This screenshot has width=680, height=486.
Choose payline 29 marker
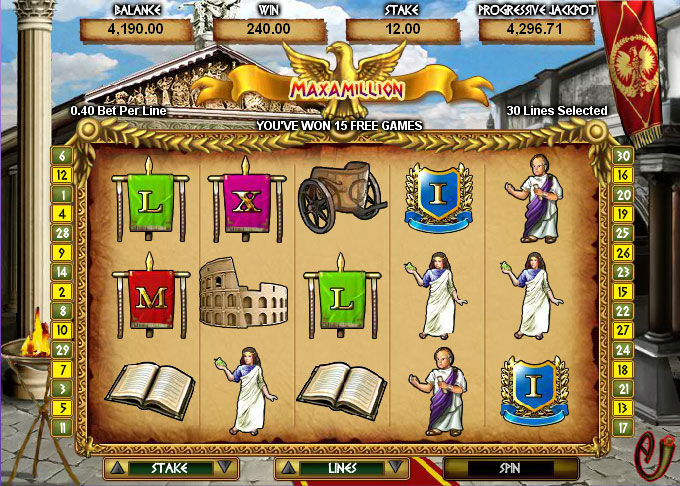tap(62, 350)
